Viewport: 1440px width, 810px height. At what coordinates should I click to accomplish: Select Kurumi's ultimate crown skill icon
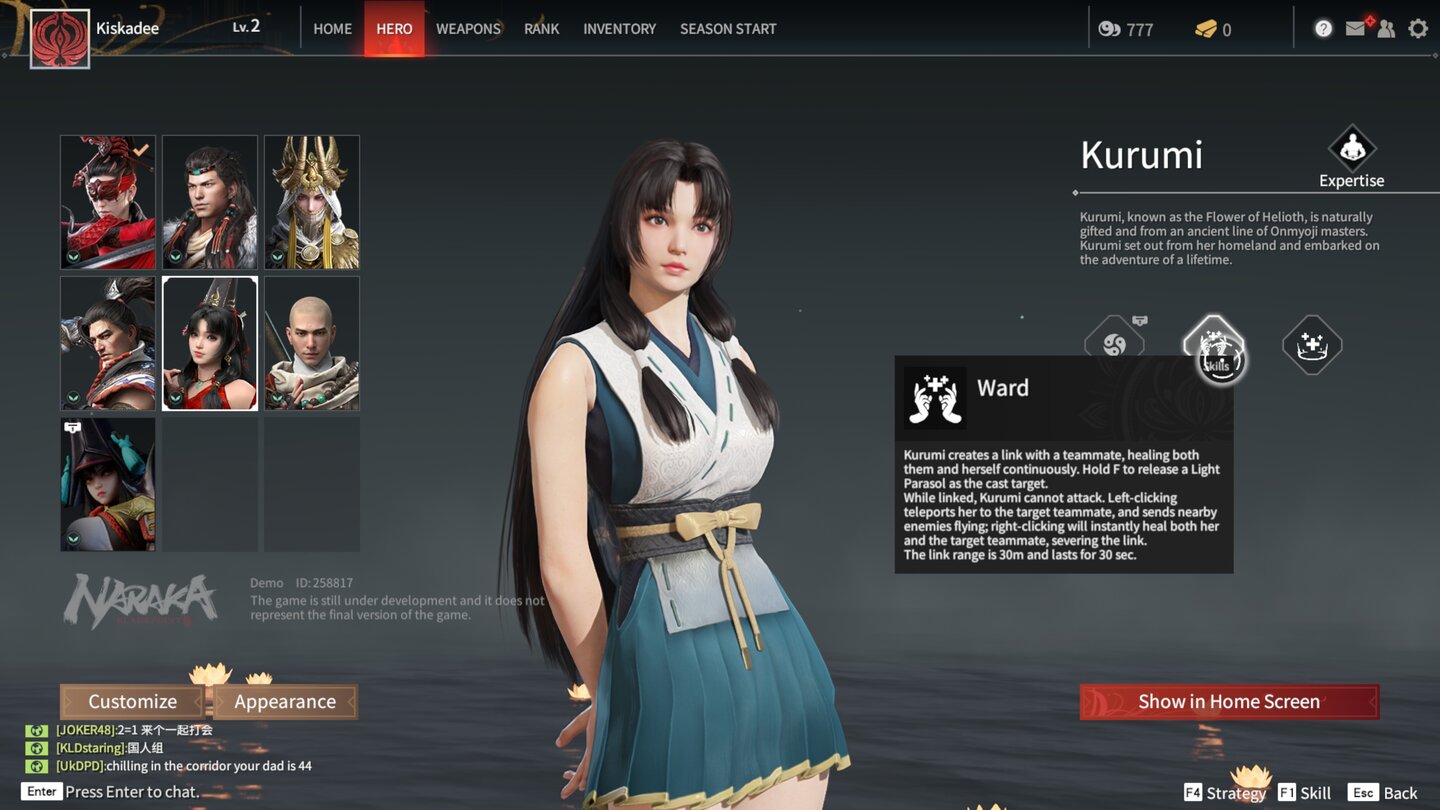tap(1311, 345)
